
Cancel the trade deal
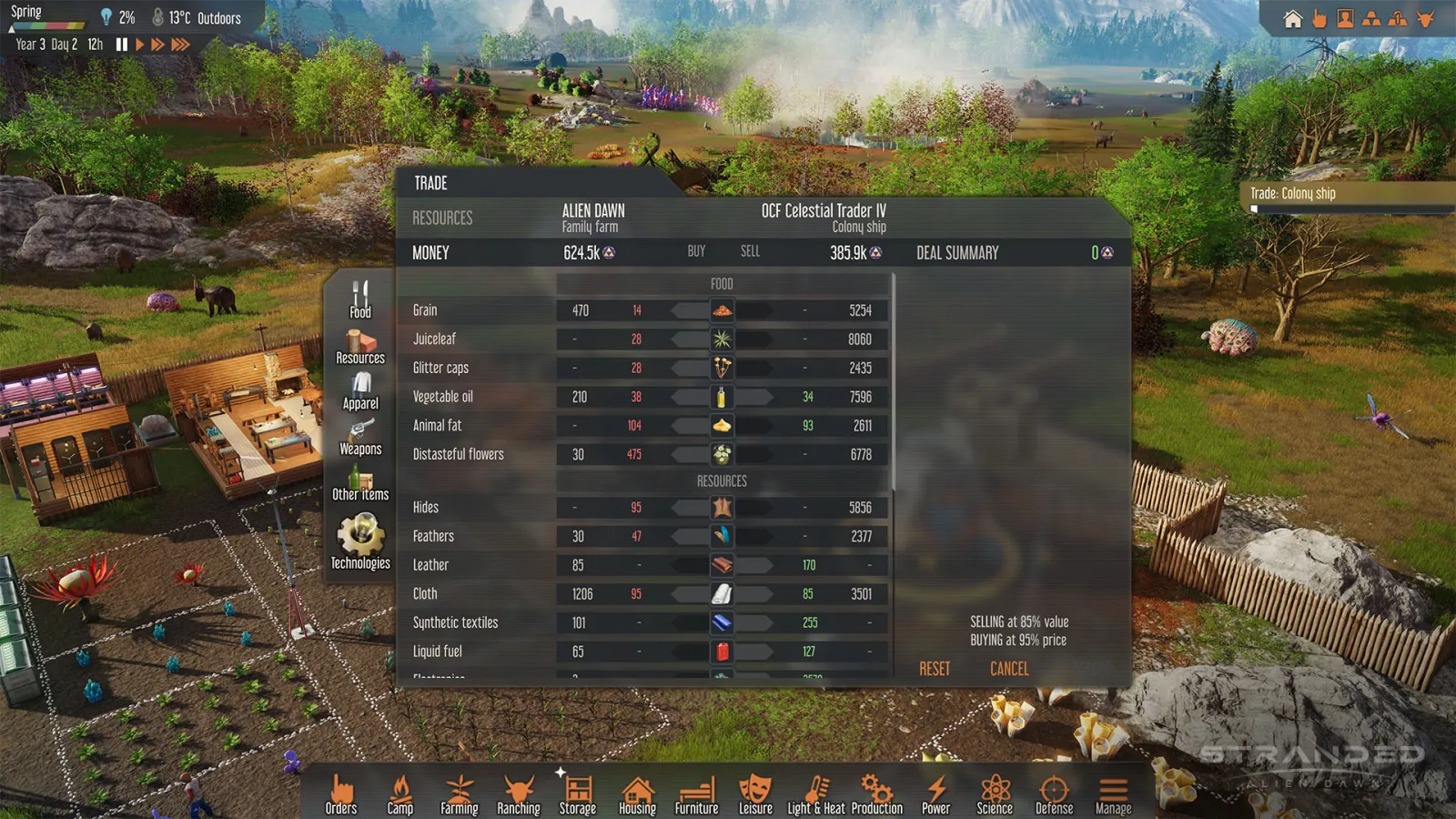[1008, 669]
